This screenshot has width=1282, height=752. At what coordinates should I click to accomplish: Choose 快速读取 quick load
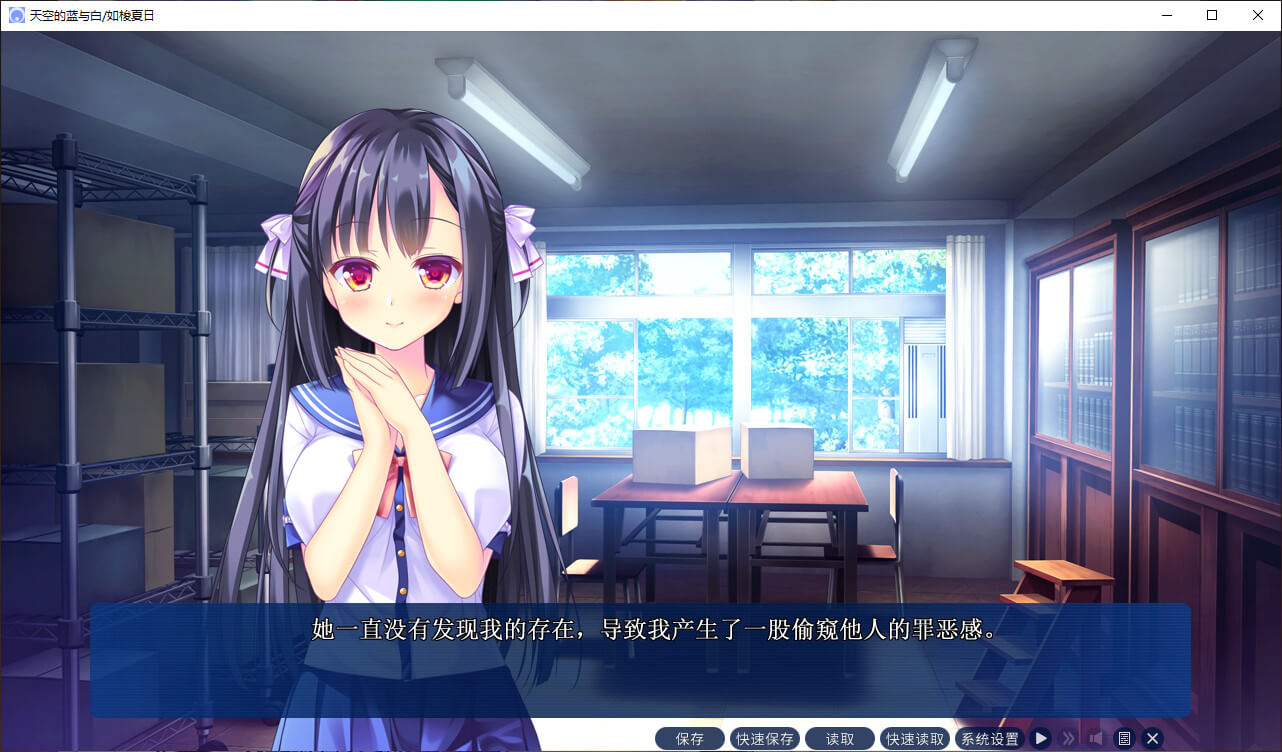point(915,739)
